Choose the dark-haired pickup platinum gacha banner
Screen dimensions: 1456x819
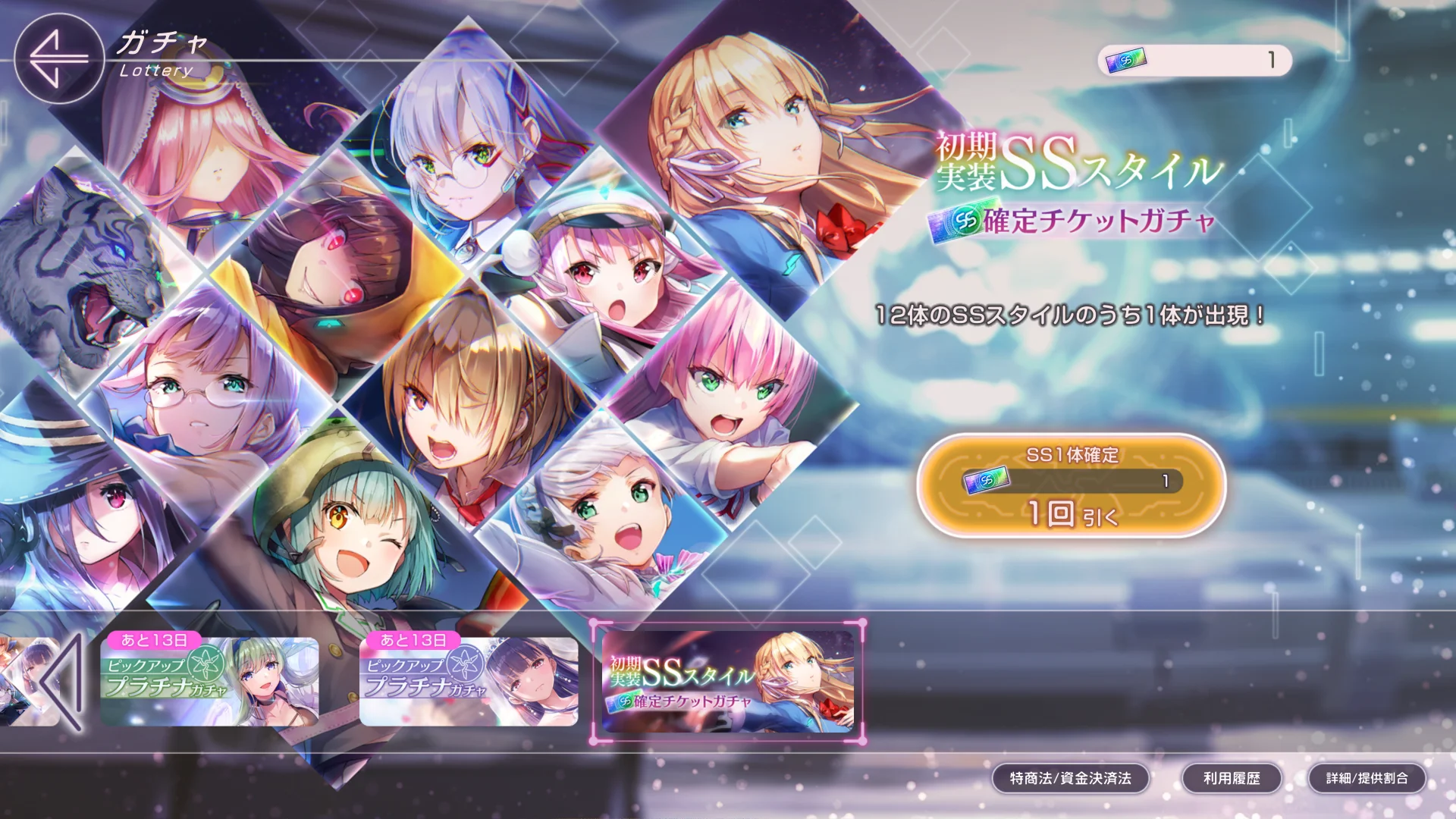(469, 681)
